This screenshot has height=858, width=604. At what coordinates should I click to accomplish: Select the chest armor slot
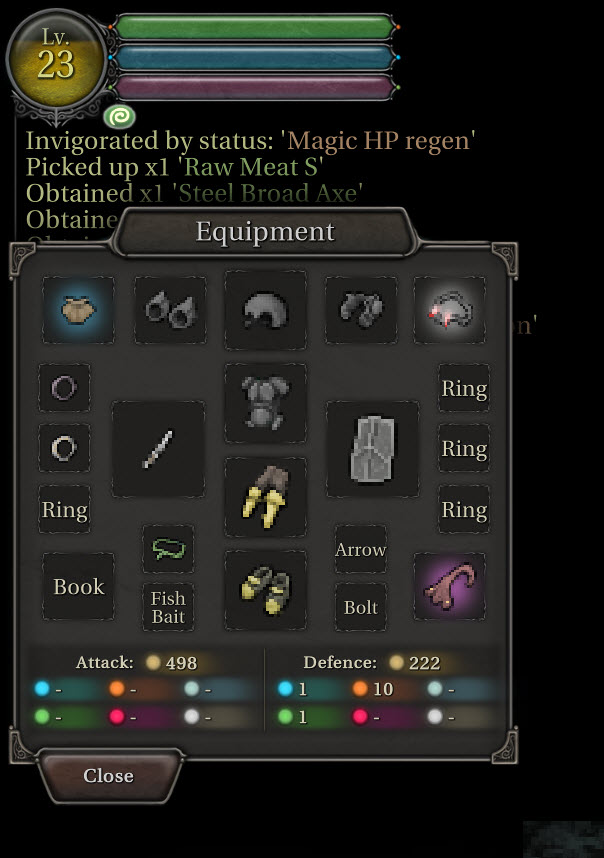[265, 404]
